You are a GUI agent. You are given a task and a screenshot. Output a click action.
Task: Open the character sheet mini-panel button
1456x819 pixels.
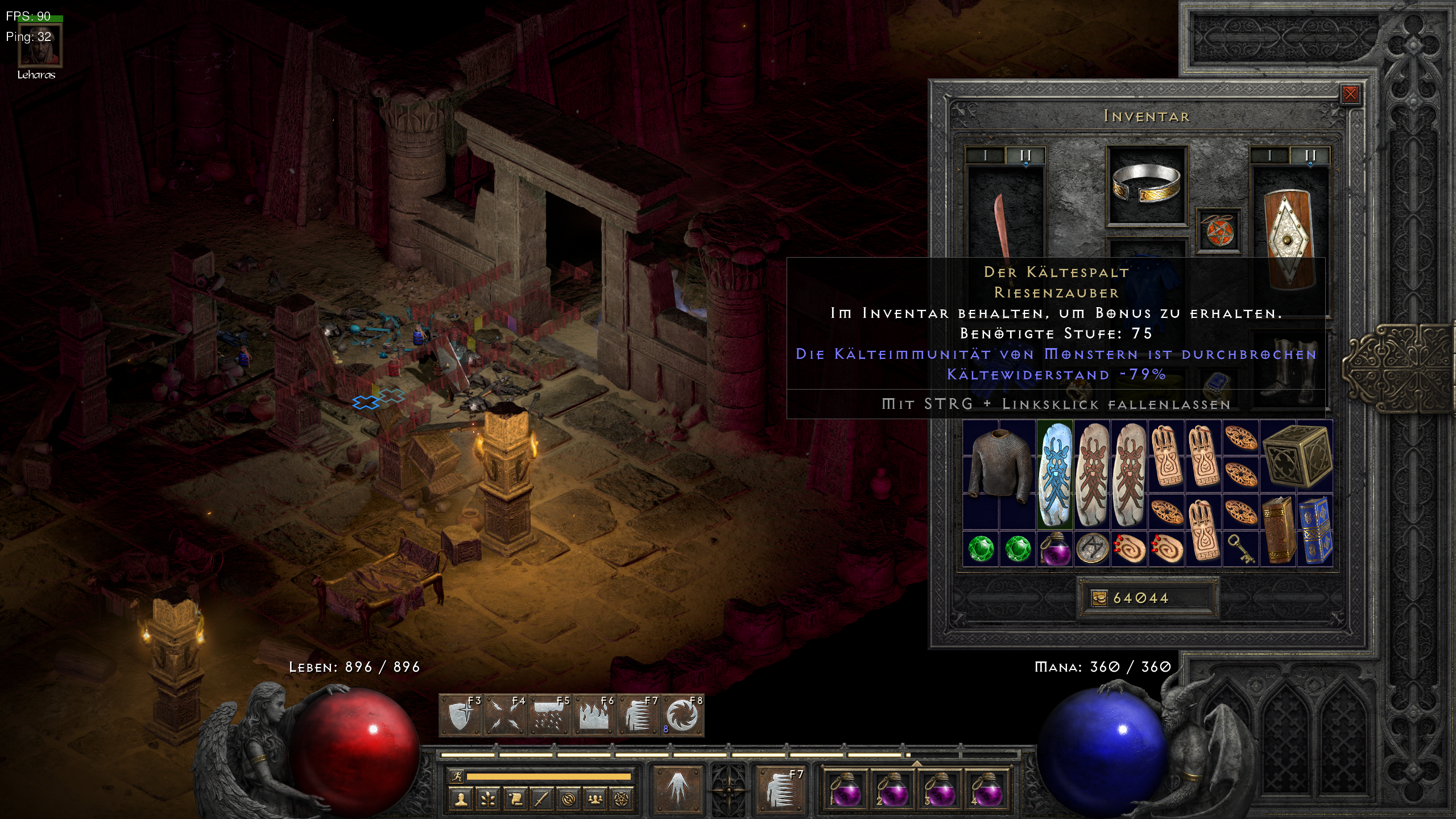click(x=461, y=799)
